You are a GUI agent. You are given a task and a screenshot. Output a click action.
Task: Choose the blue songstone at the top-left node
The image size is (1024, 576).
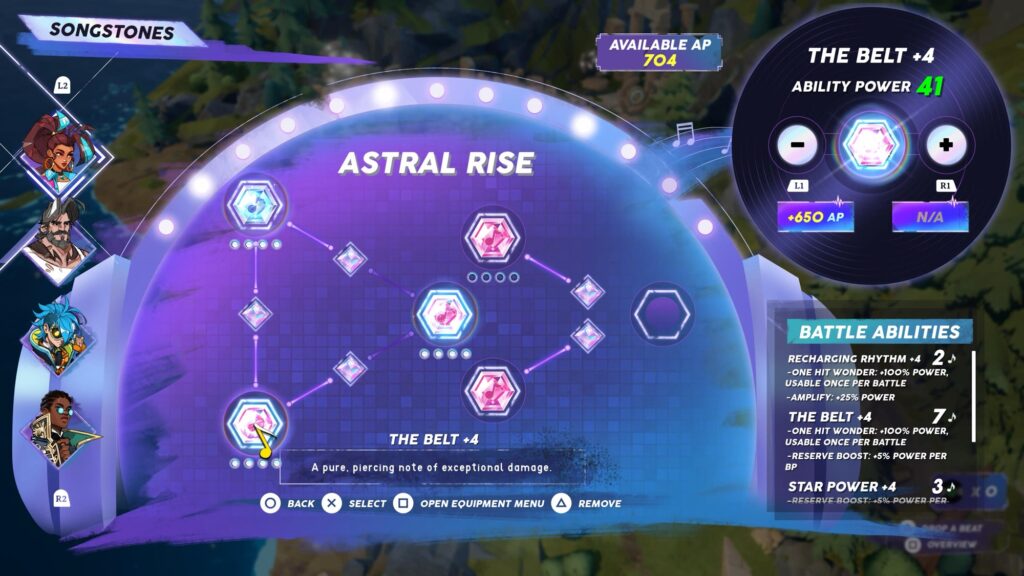[x=255, y=205]
